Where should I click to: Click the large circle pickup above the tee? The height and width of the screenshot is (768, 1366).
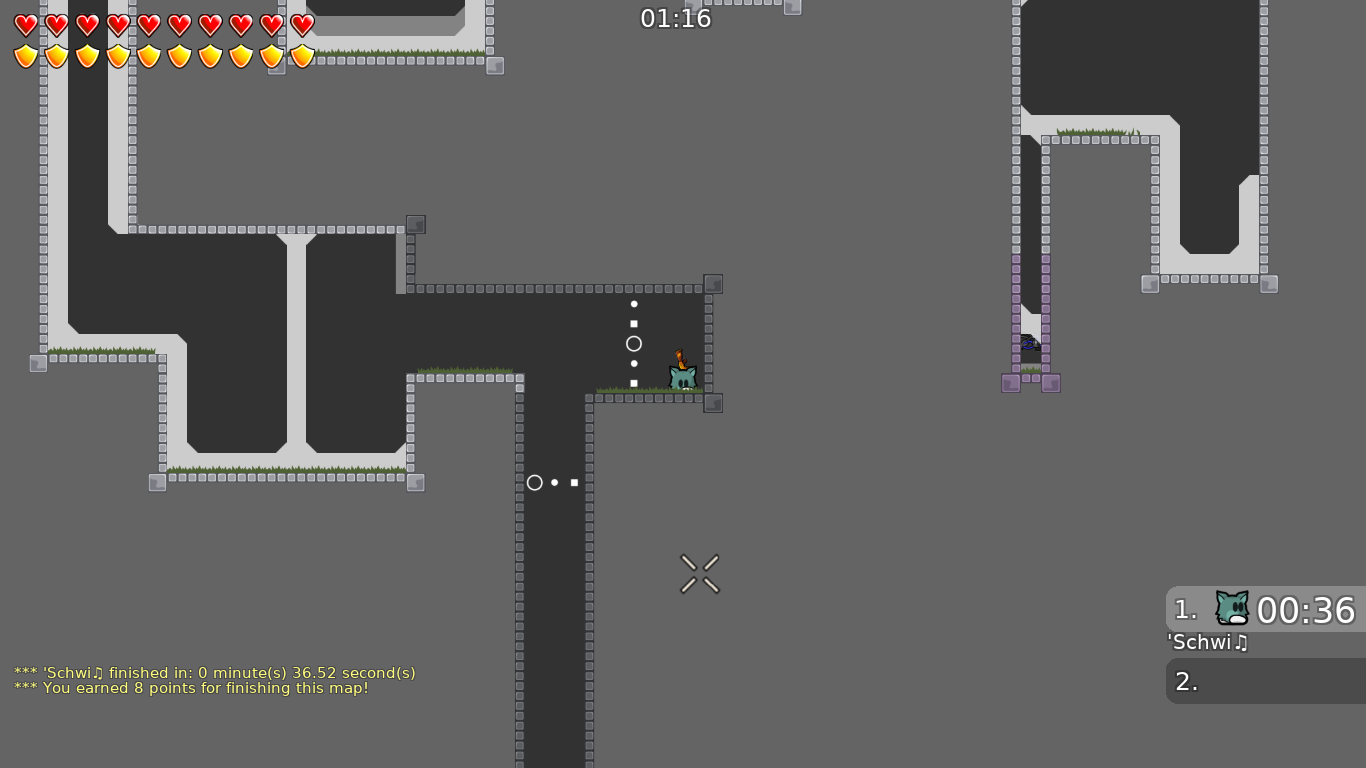pos(634,343)
